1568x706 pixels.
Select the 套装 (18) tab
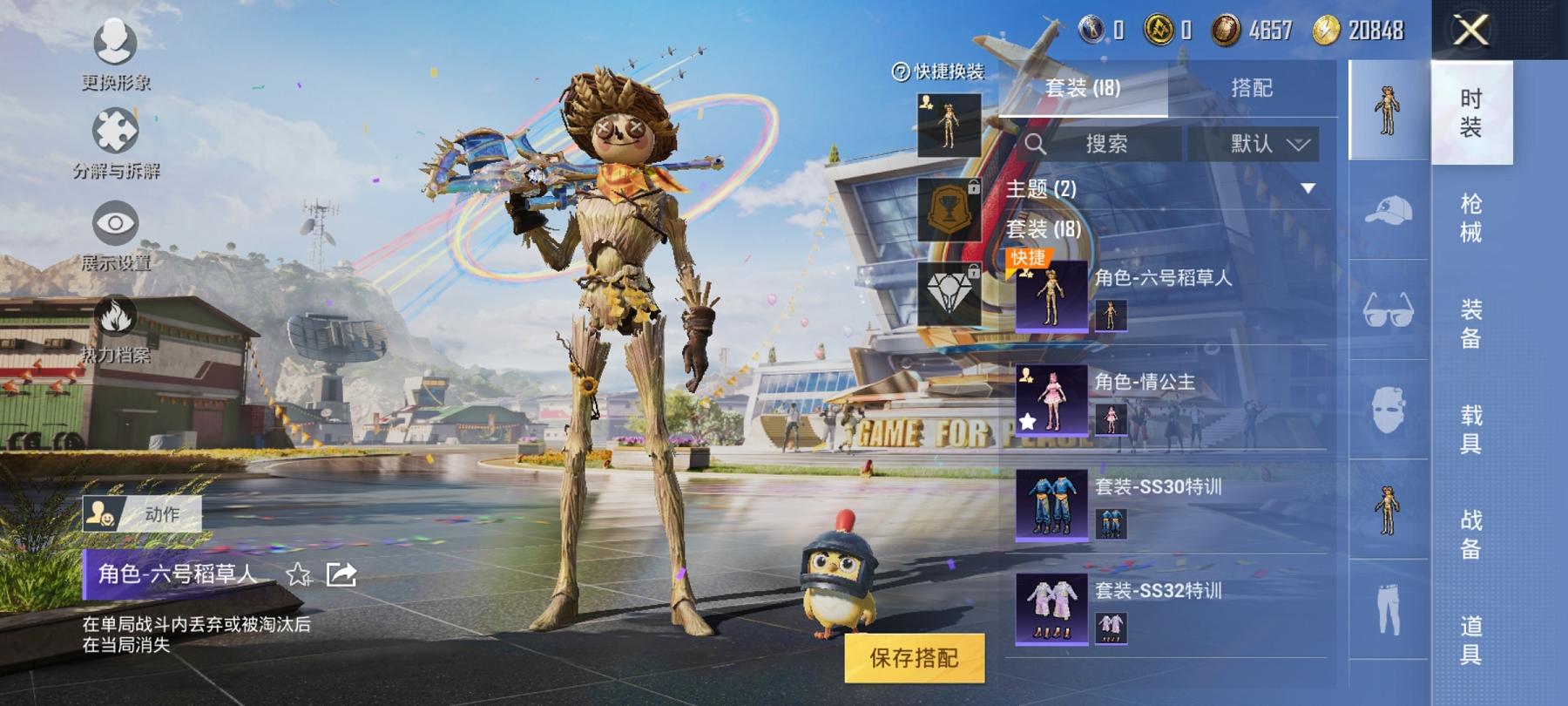point(1083,88)
